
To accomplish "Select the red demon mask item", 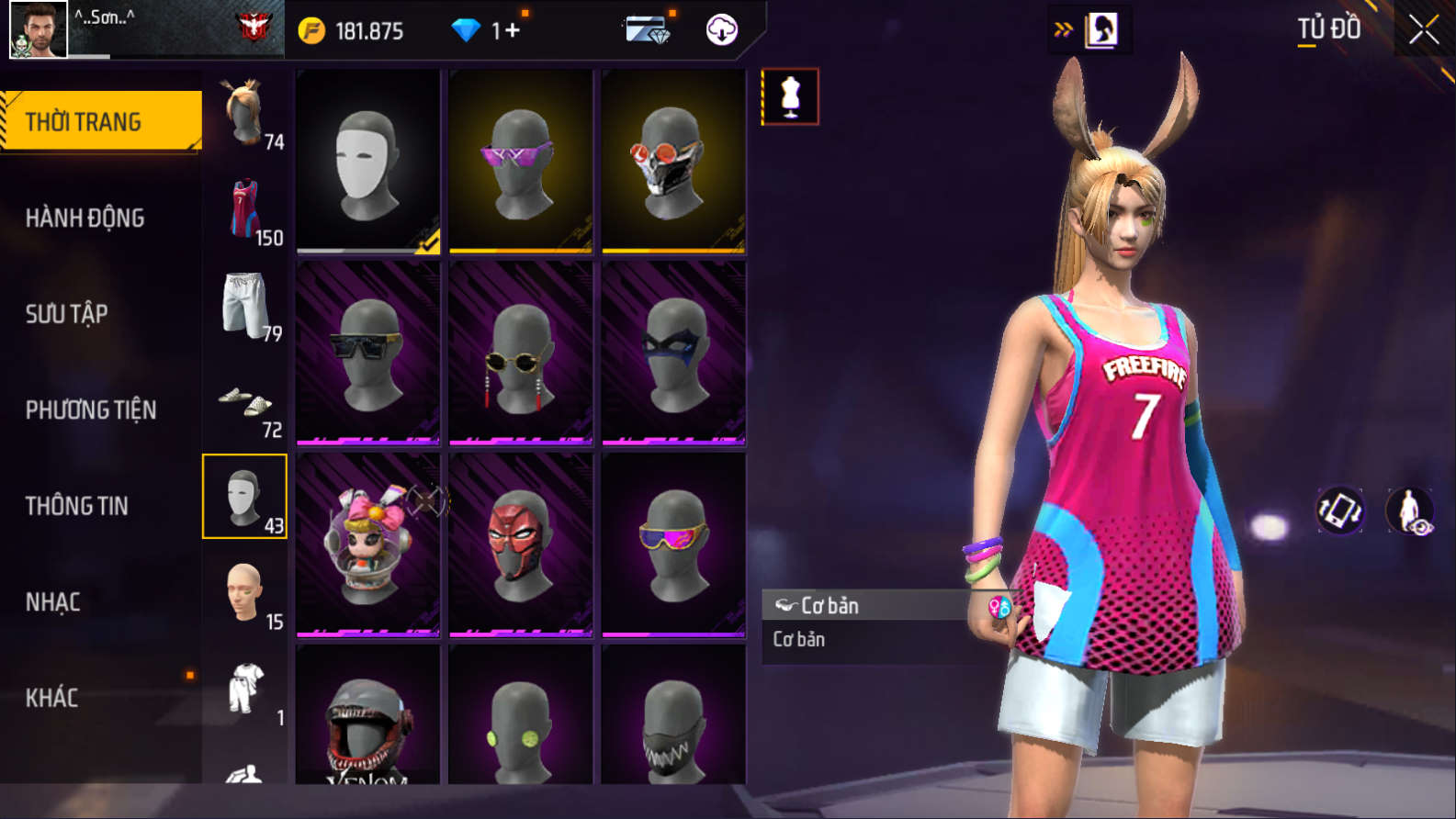I will 520,544.
